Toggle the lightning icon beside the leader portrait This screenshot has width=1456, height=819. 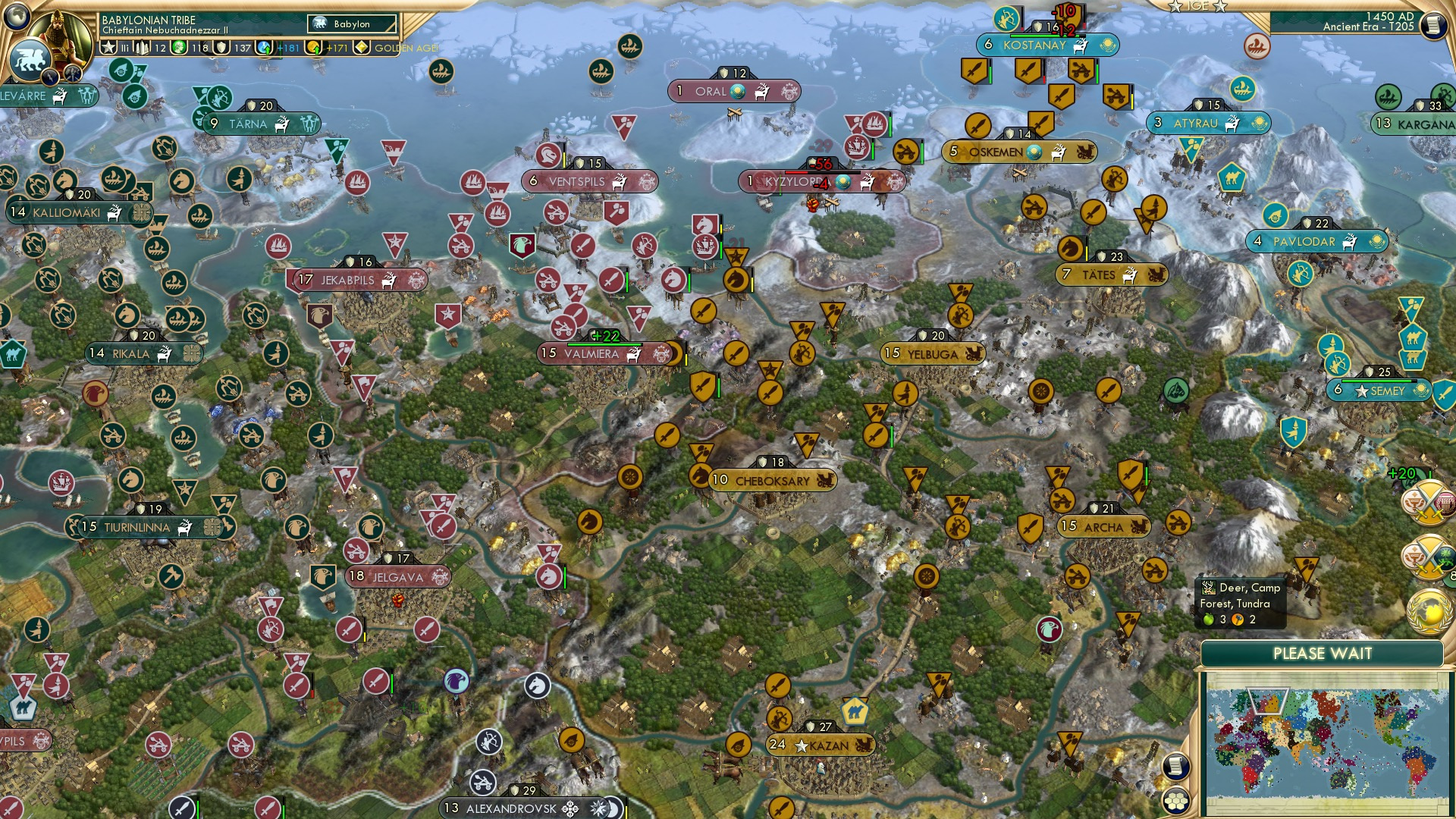51,76
